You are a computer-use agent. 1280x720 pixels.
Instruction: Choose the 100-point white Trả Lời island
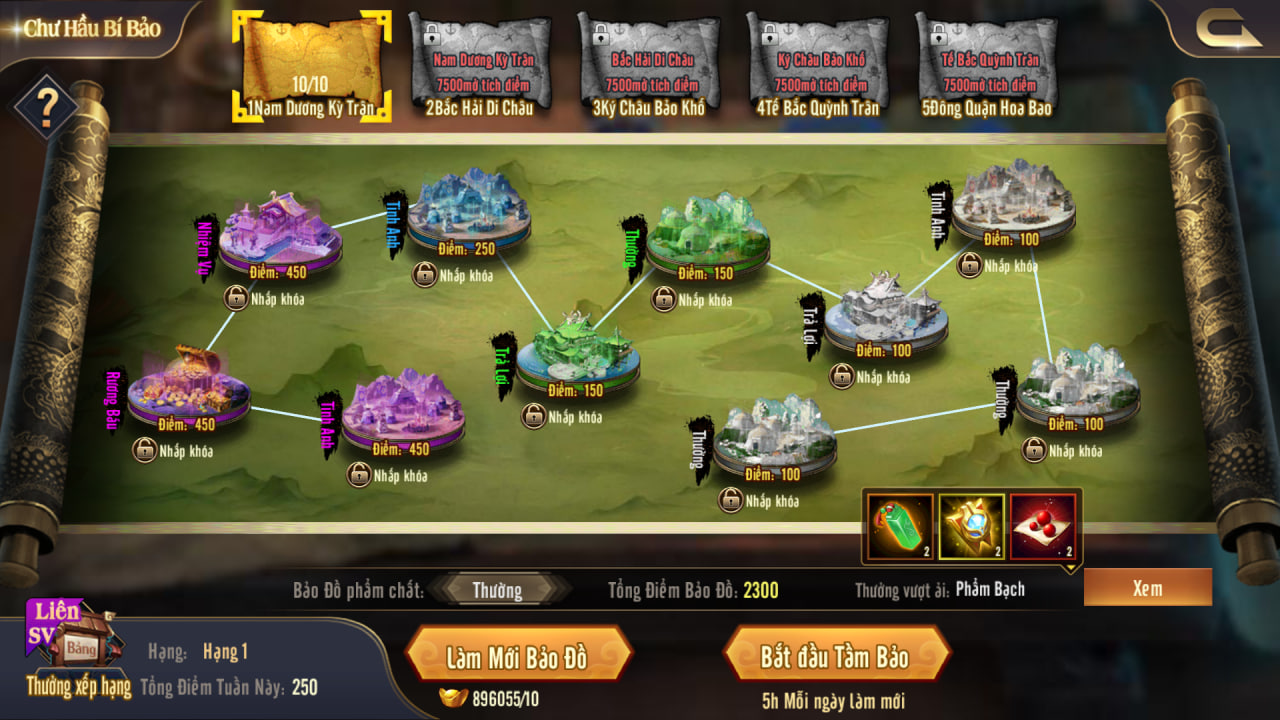[x=884, y=313]
